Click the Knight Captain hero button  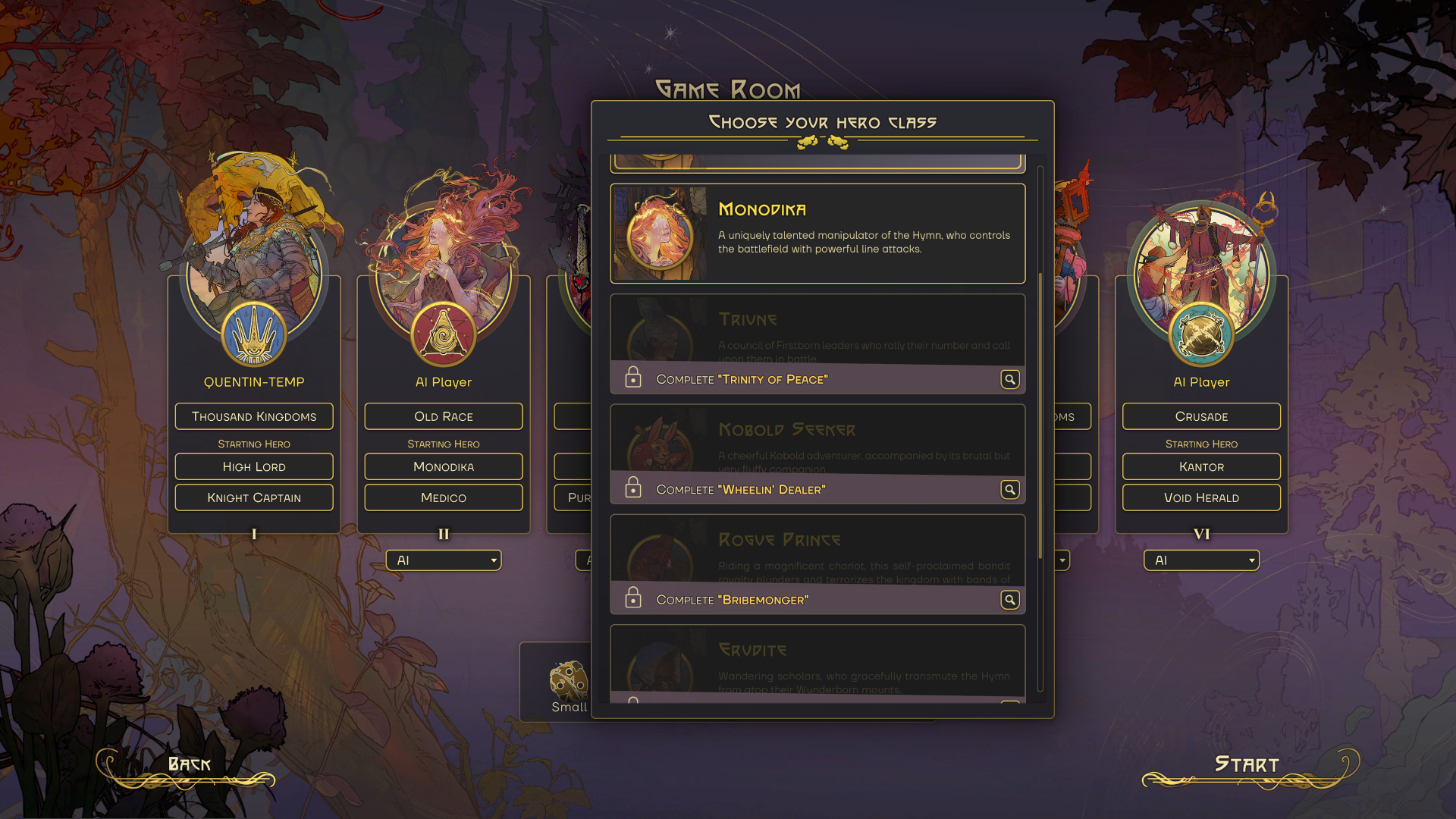click(254, 497)
